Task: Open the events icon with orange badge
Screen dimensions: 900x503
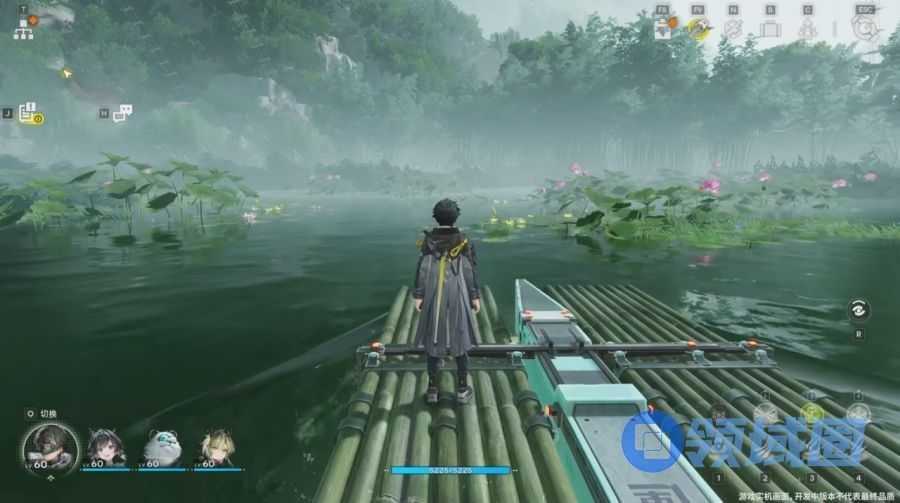Action: point(664,27)
